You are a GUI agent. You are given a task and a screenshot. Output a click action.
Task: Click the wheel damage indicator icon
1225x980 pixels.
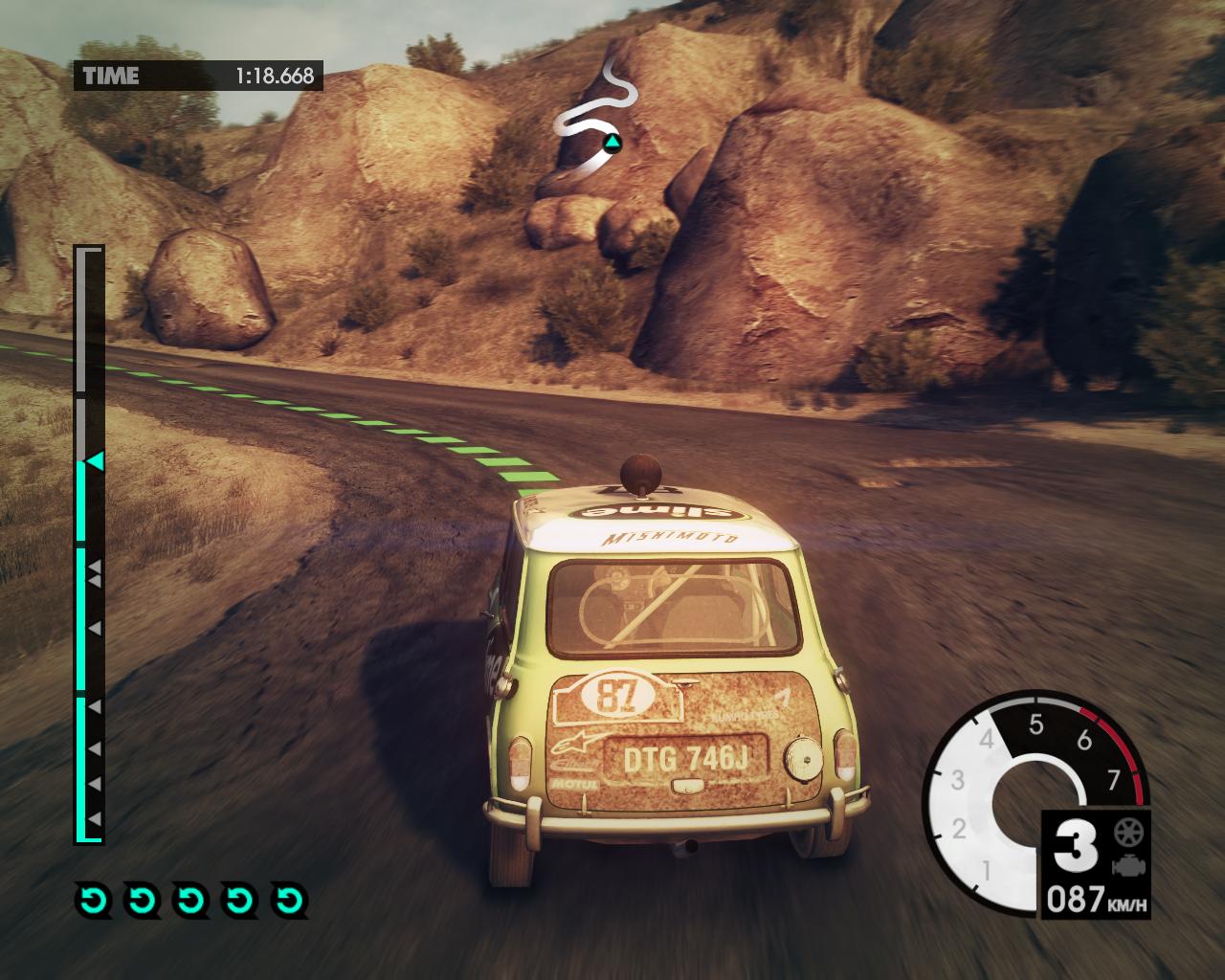pyautogui.click(x=1127, y=832)
